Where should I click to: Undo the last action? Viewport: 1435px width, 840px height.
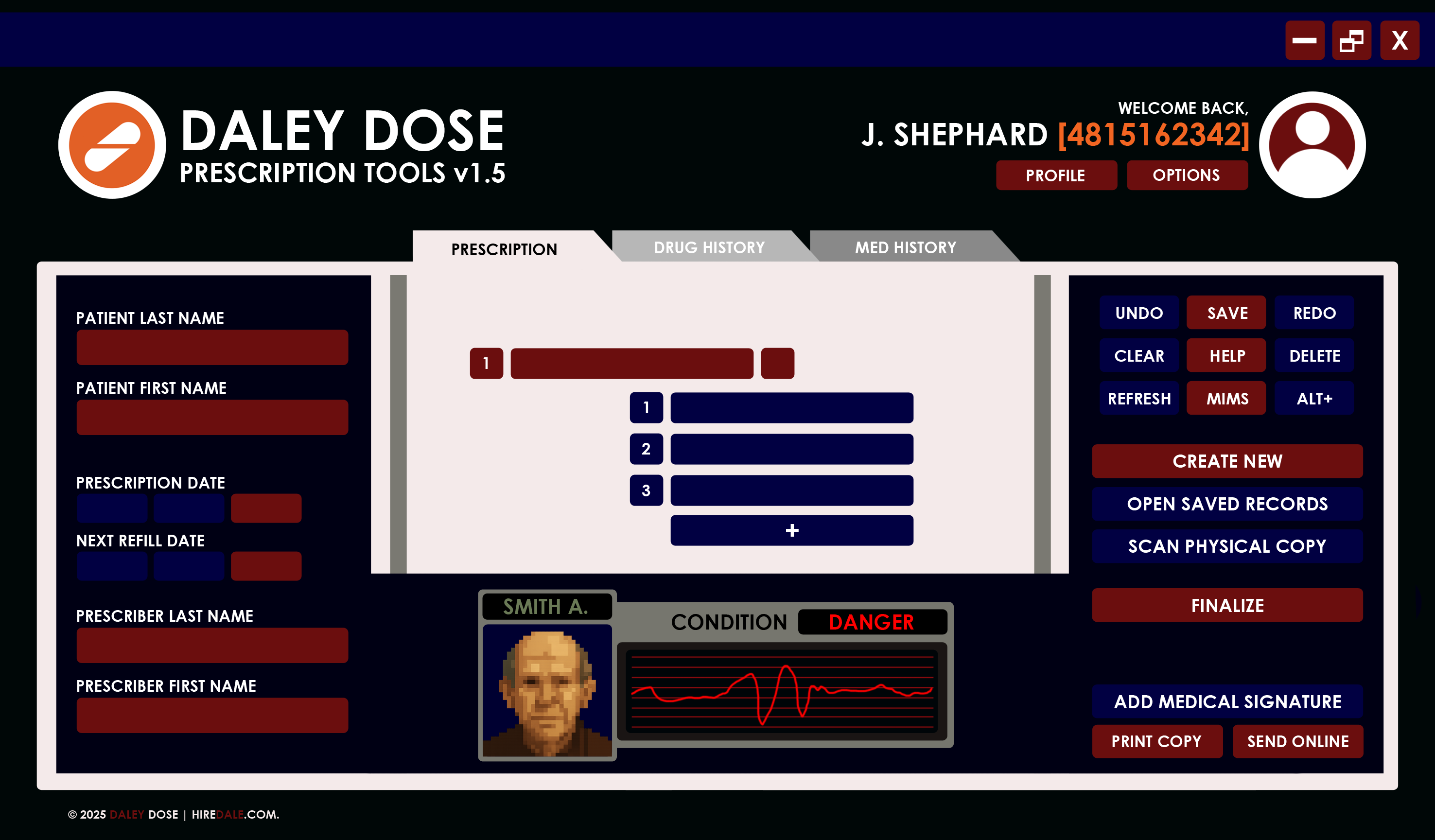coord(1139,313)
